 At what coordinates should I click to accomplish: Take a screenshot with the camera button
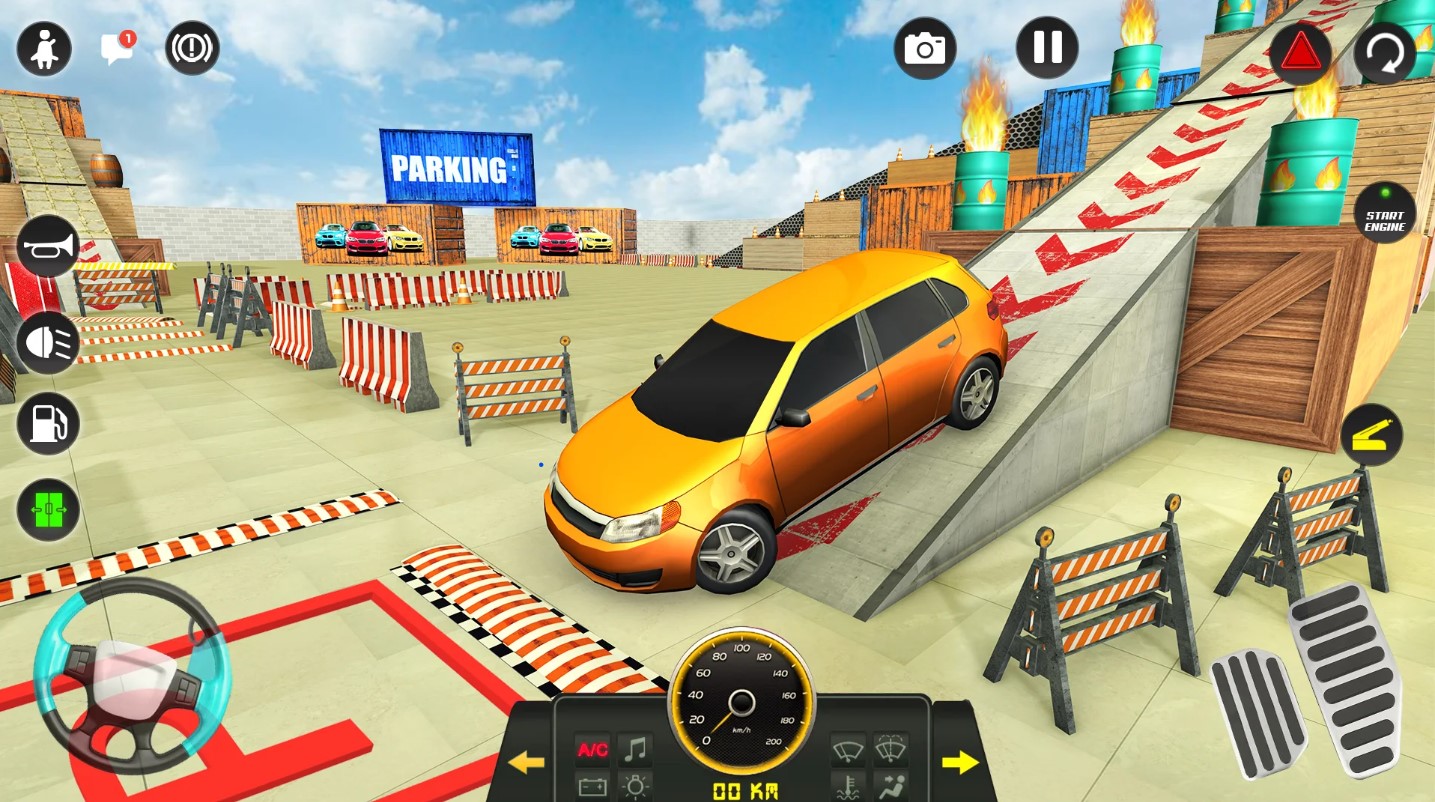tap(925, 48)
